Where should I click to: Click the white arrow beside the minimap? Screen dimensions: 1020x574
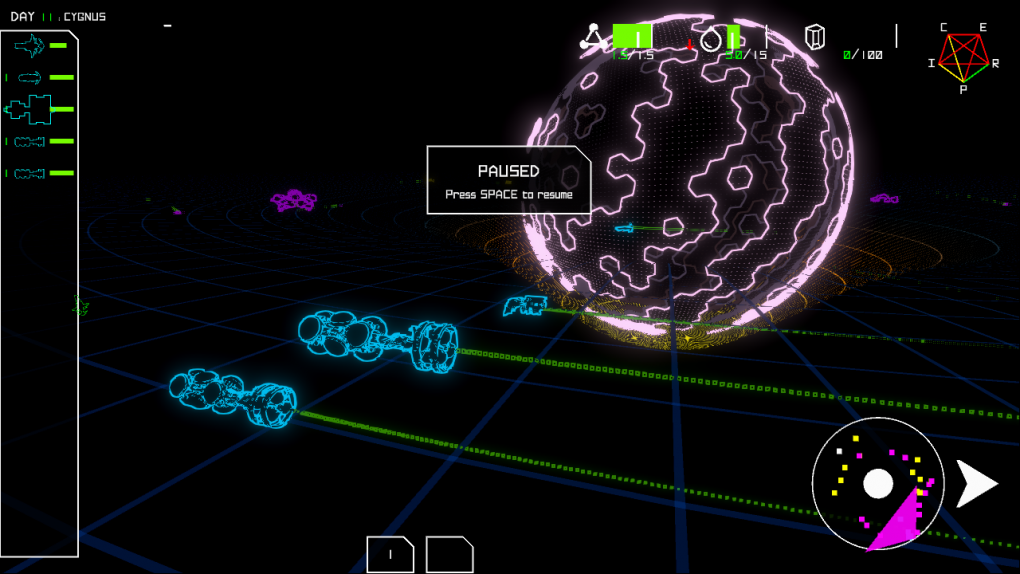click(x=976, y=484)
